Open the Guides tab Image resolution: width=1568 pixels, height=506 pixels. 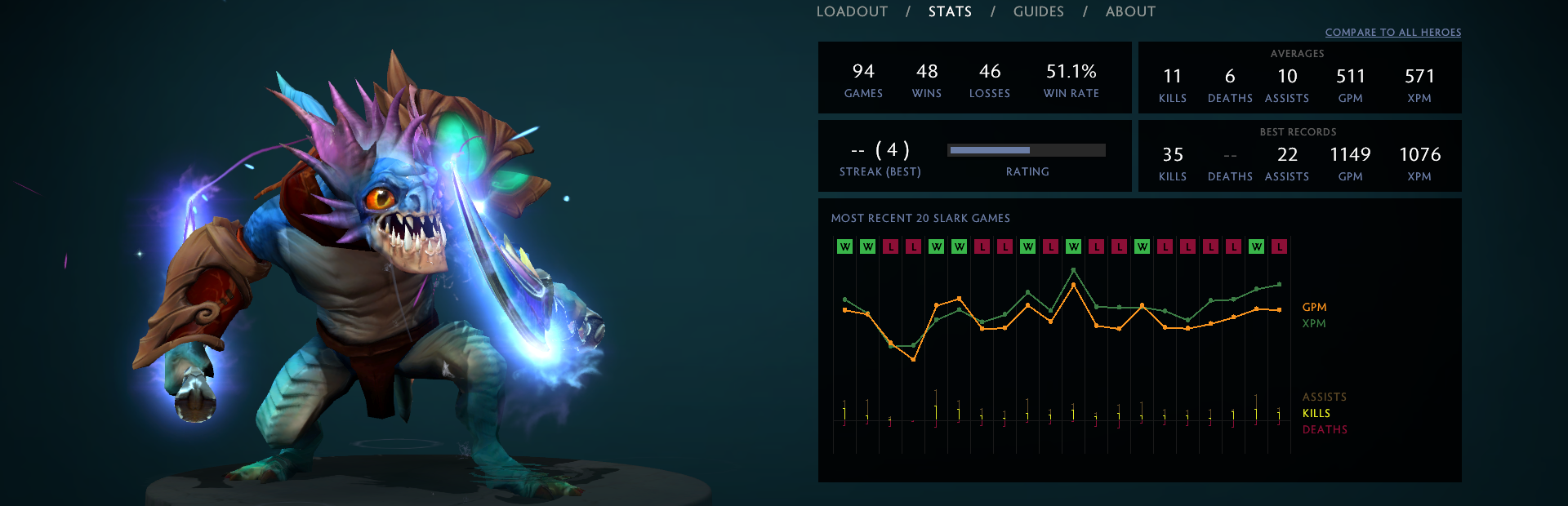(1038, 11)
